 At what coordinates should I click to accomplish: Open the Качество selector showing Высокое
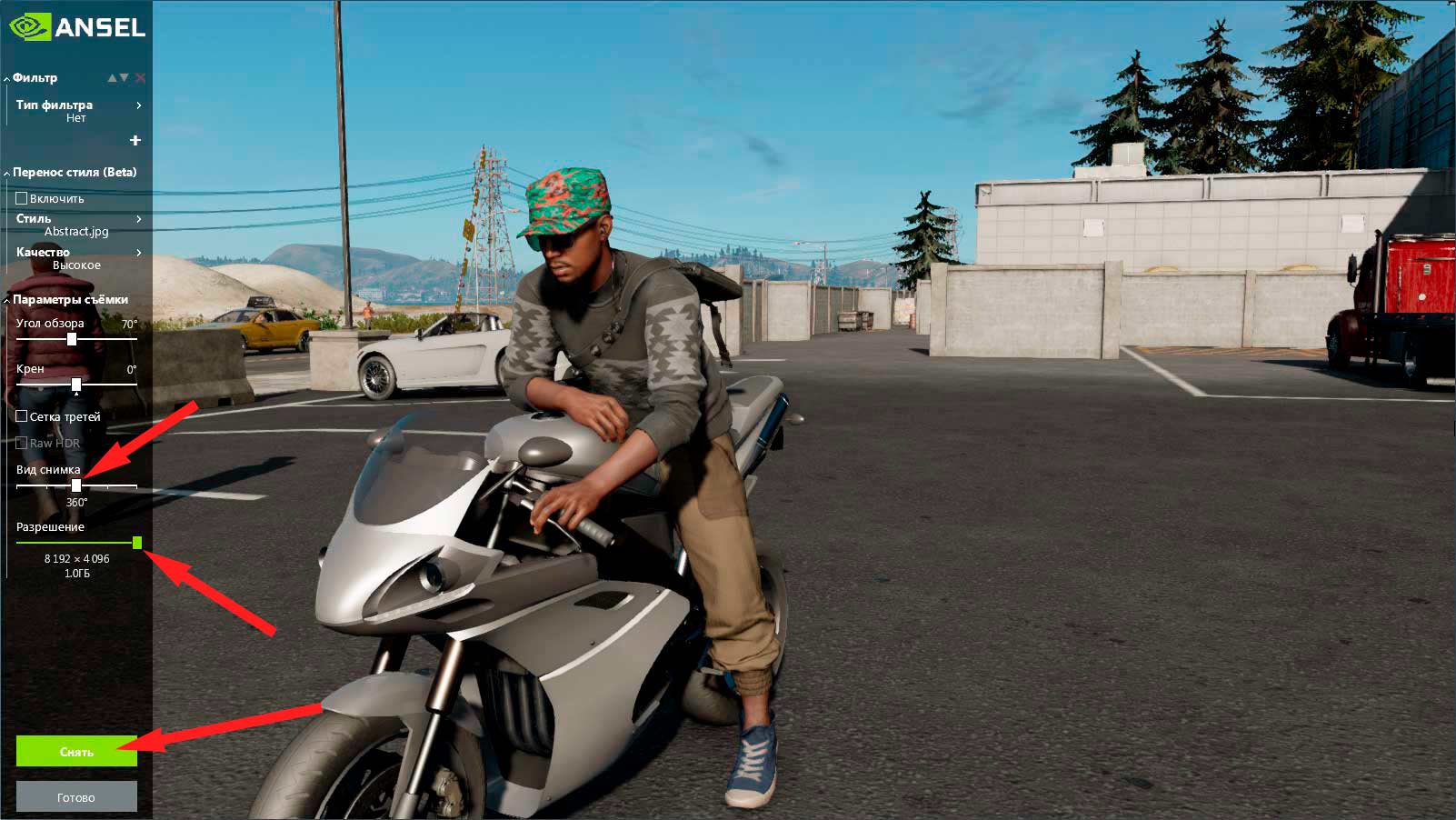pos(139,252)
